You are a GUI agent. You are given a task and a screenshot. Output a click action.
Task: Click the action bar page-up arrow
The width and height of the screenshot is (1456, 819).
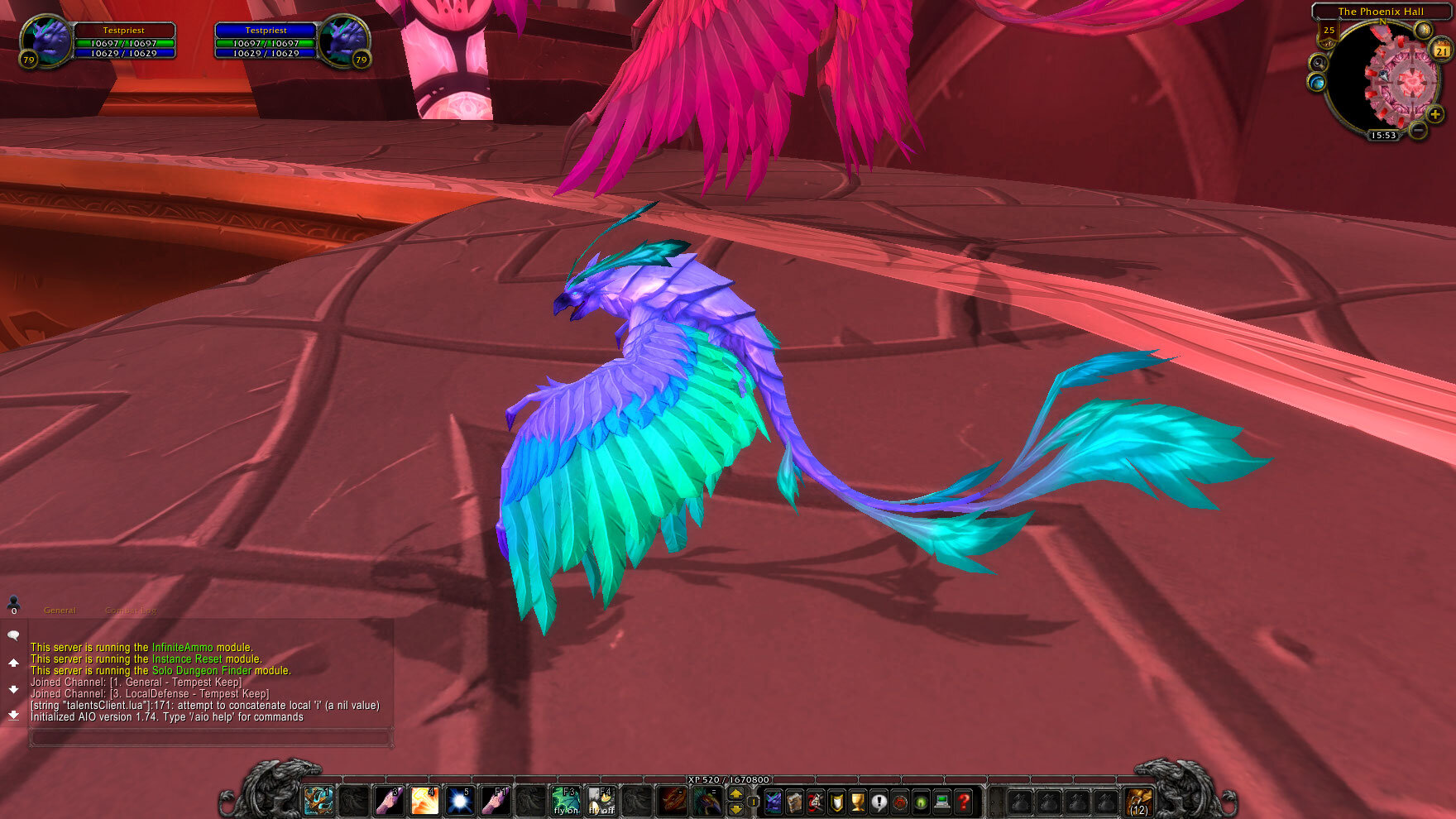tap(736, 793)
